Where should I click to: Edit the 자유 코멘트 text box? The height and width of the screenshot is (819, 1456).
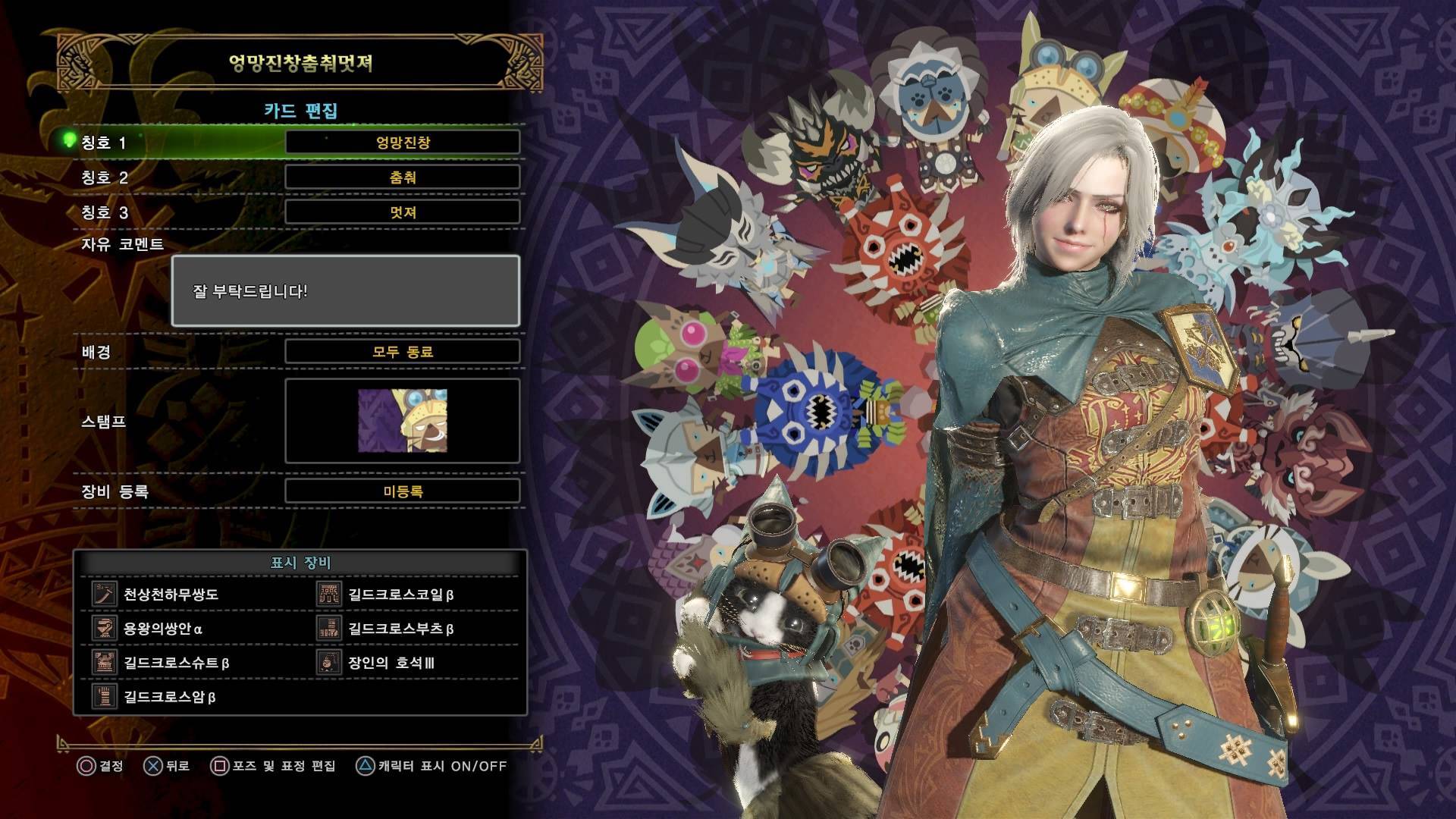pyautogui.click(x=346, y=291)
